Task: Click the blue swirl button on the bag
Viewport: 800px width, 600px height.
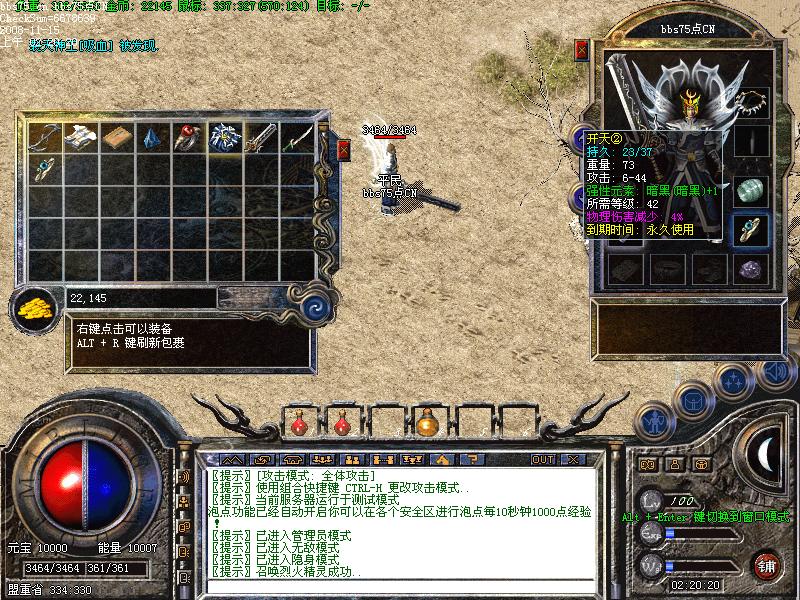Action: 316,306
